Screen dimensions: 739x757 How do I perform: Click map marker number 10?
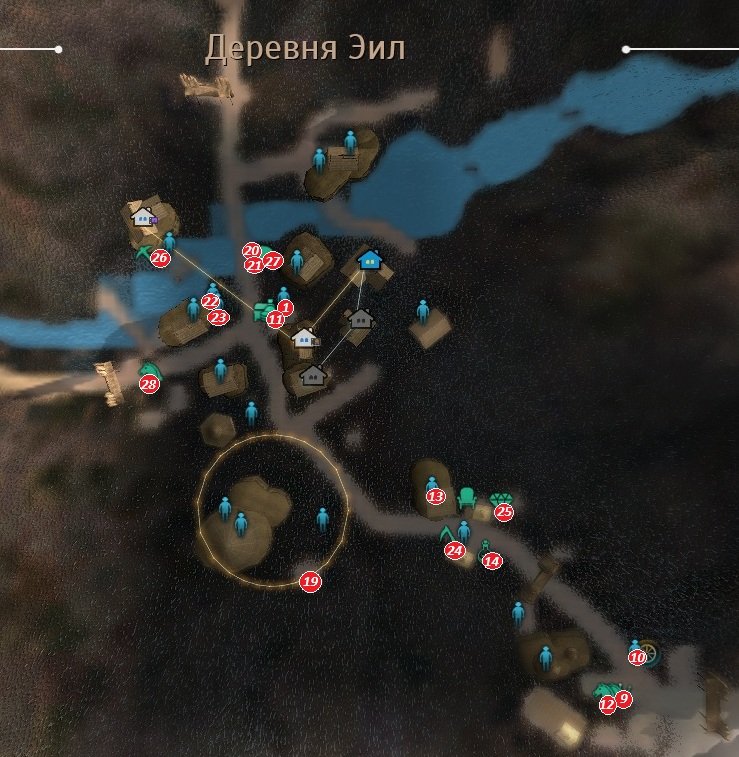click(x=637, y=658)
